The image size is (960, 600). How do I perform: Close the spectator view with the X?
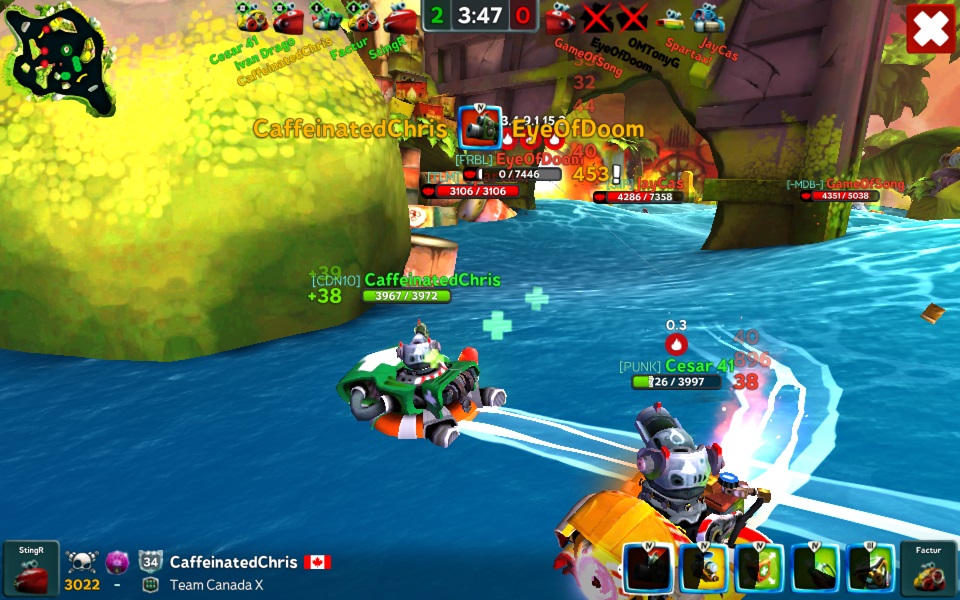pos(931,29)
